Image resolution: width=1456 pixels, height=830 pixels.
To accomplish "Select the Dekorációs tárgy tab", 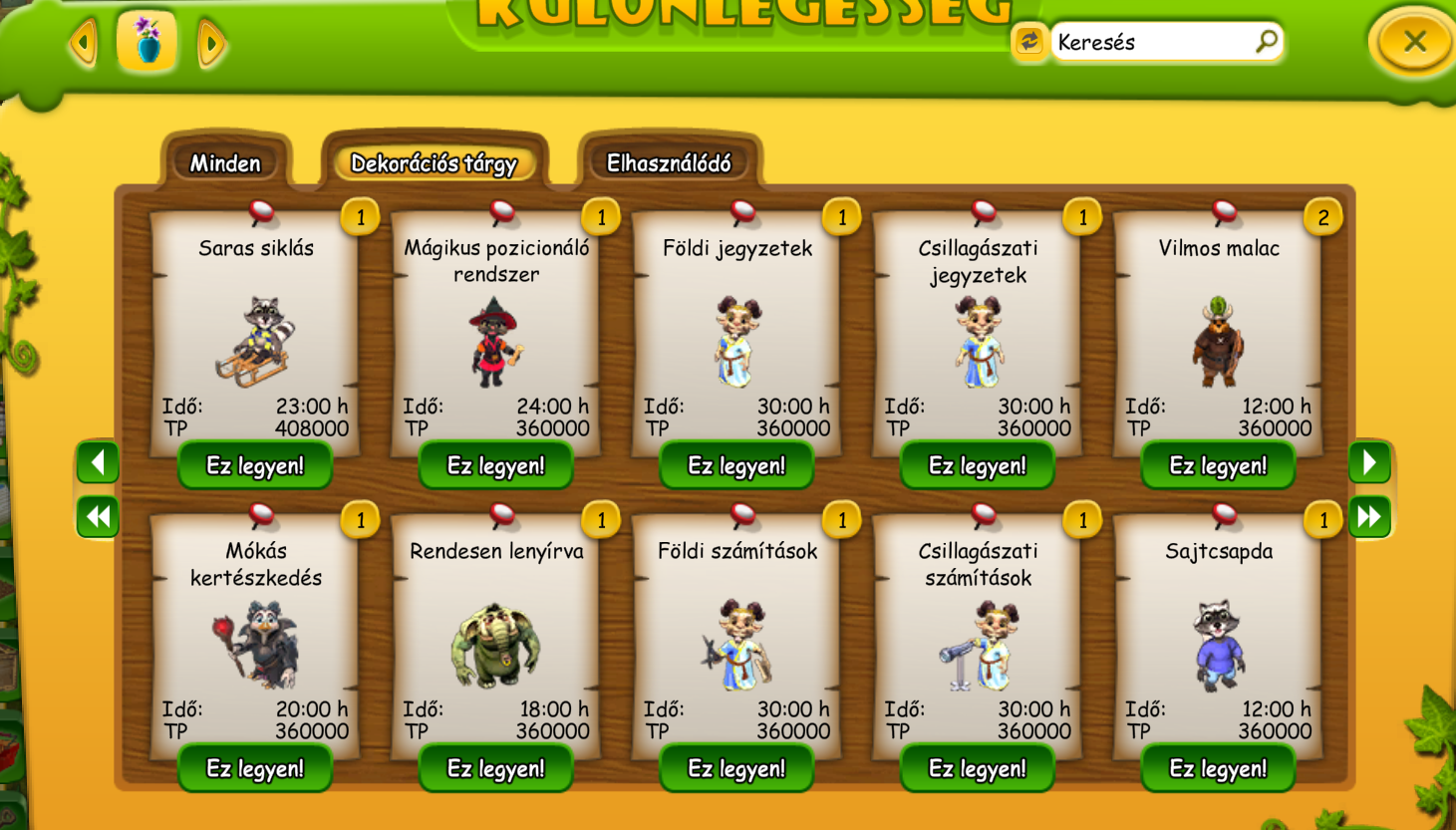I will (434, 163).
